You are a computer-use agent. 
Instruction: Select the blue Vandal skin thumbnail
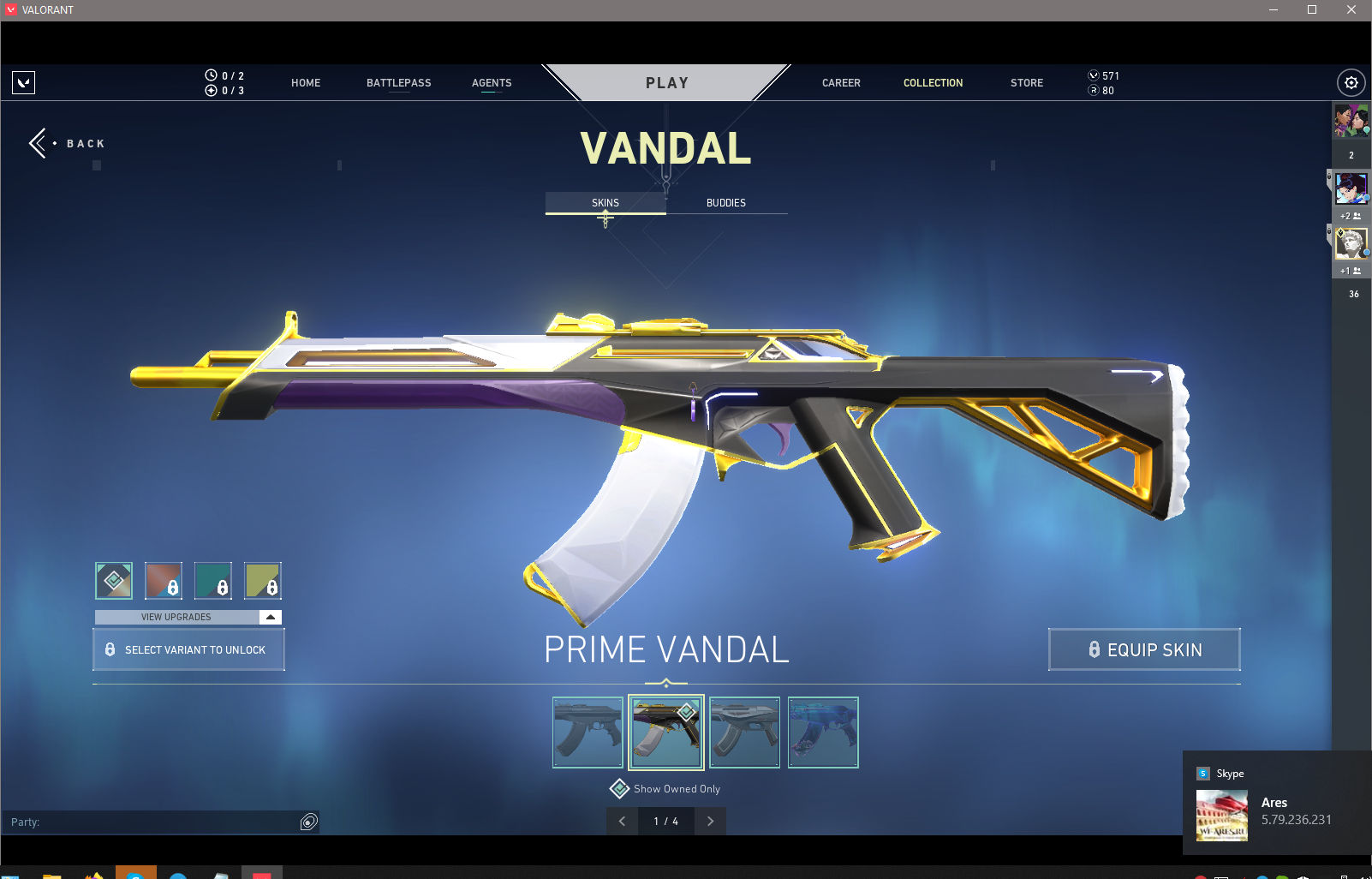(x=823, y=732)
